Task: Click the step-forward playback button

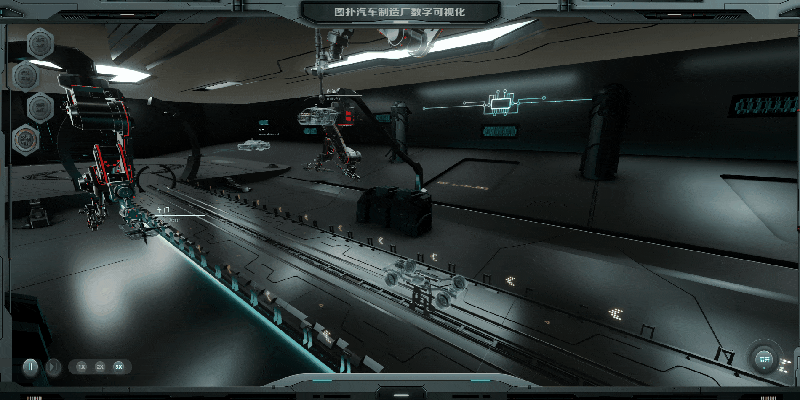Action: pos(54,367)
